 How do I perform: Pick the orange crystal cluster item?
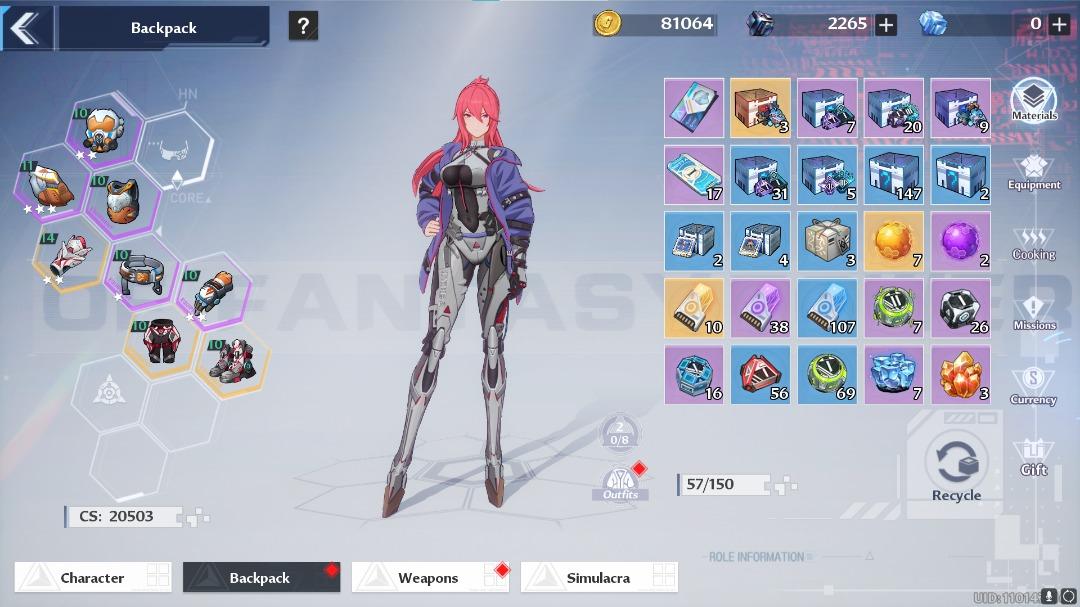tap(961, 375)
